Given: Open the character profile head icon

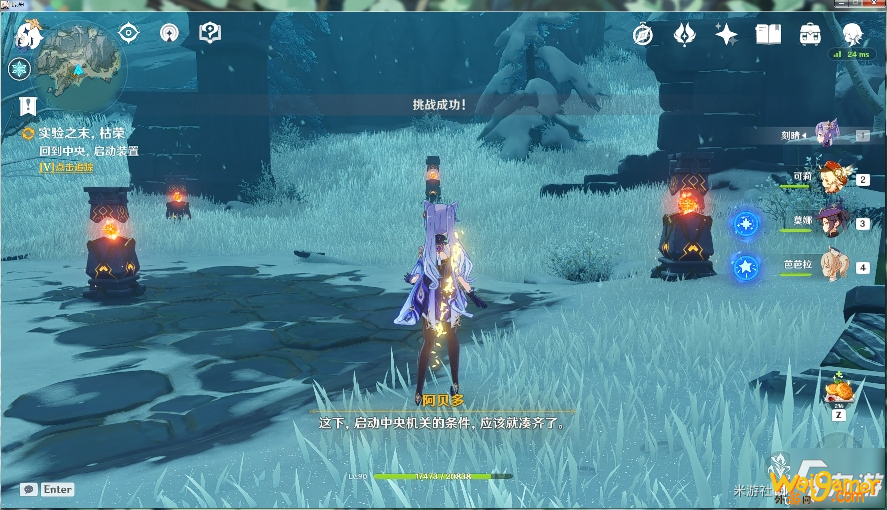Looking at the screenshot, I should pyautogui.click(x=852, y=35).
